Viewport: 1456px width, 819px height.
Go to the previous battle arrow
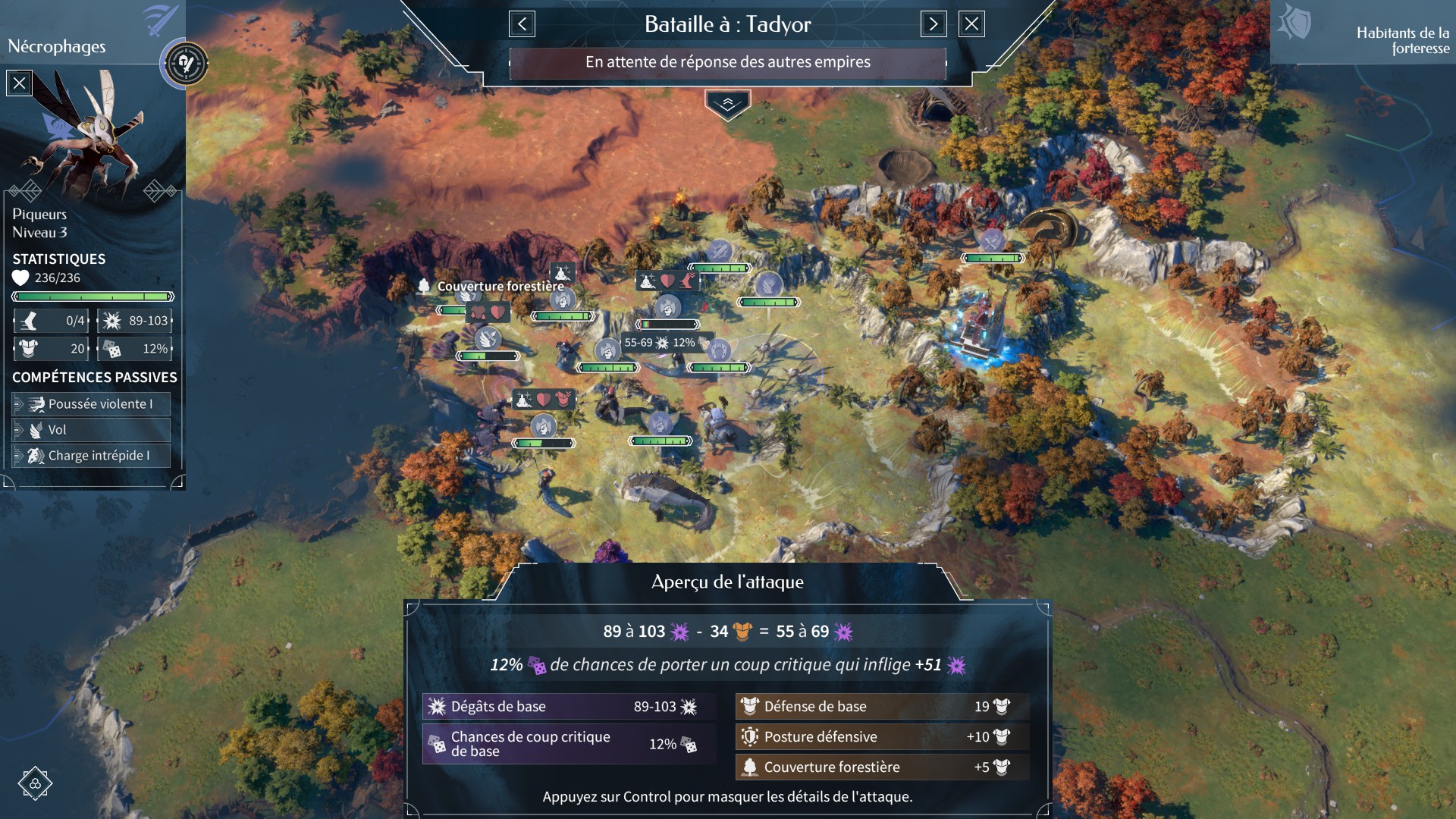tap(522, 24)
